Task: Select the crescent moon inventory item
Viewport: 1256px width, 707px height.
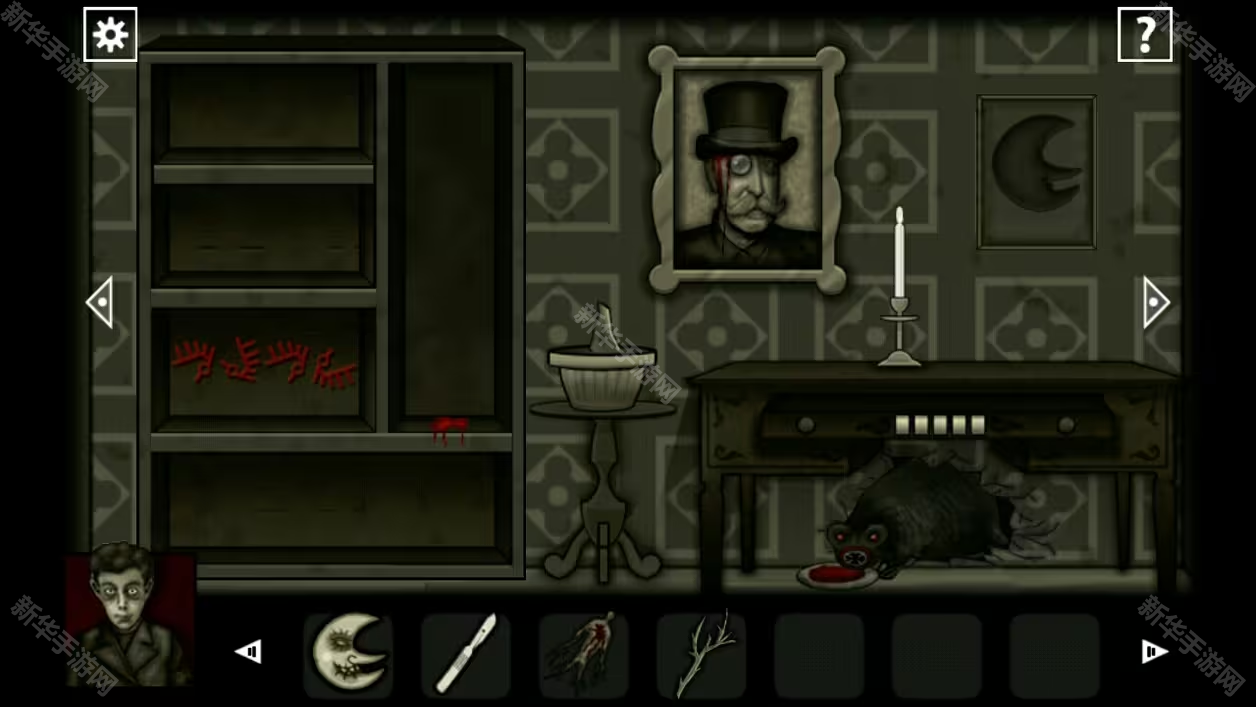Action: [348, 654]
